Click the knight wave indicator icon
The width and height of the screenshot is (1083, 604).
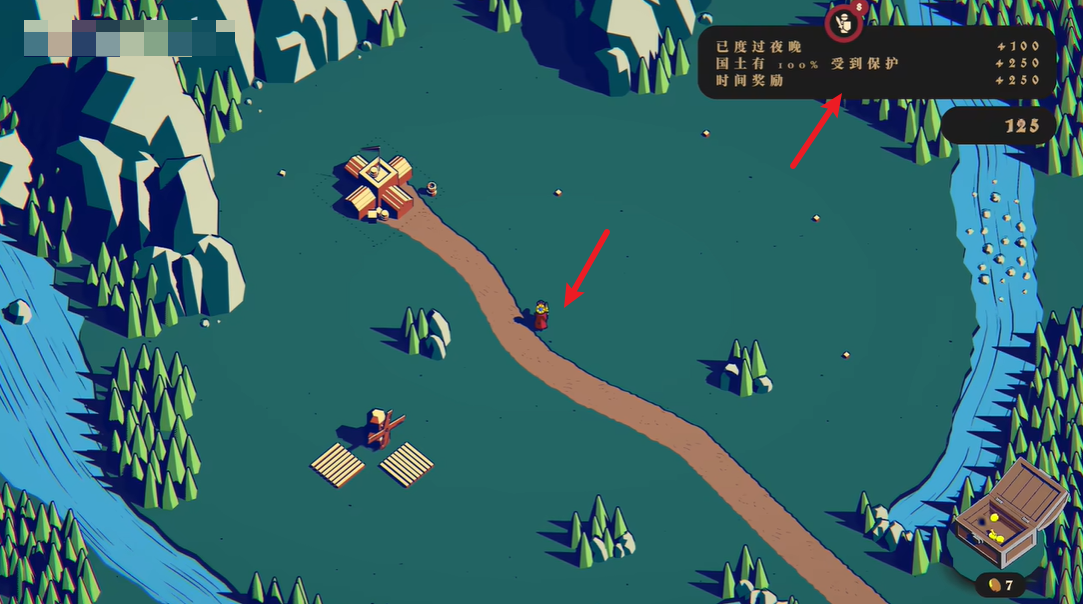(x=845, y=23)
